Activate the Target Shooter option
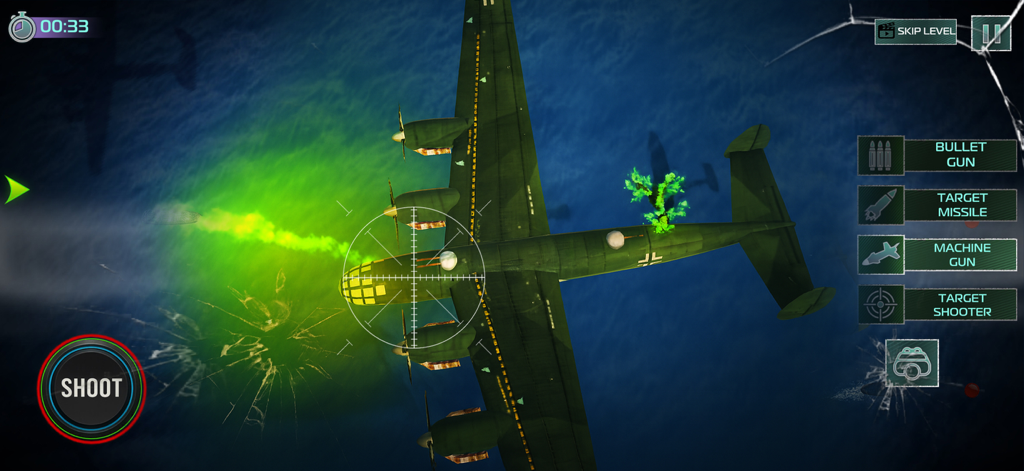This screenshot has width=1024, height=471. [x=937, y=305]
